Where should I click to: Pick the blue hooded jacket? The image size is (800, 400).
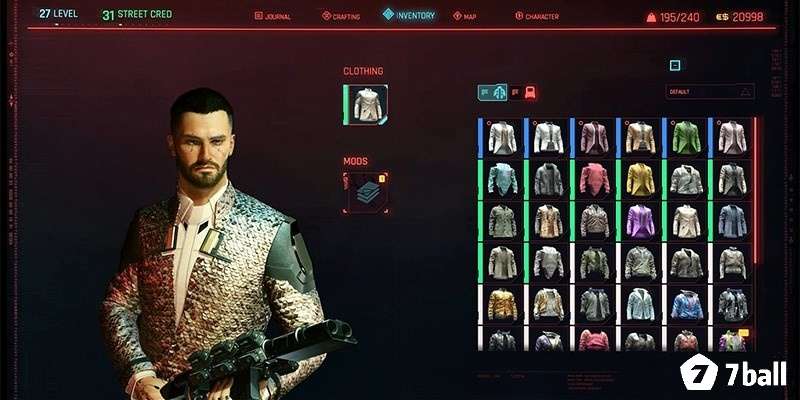click(686, 305)
